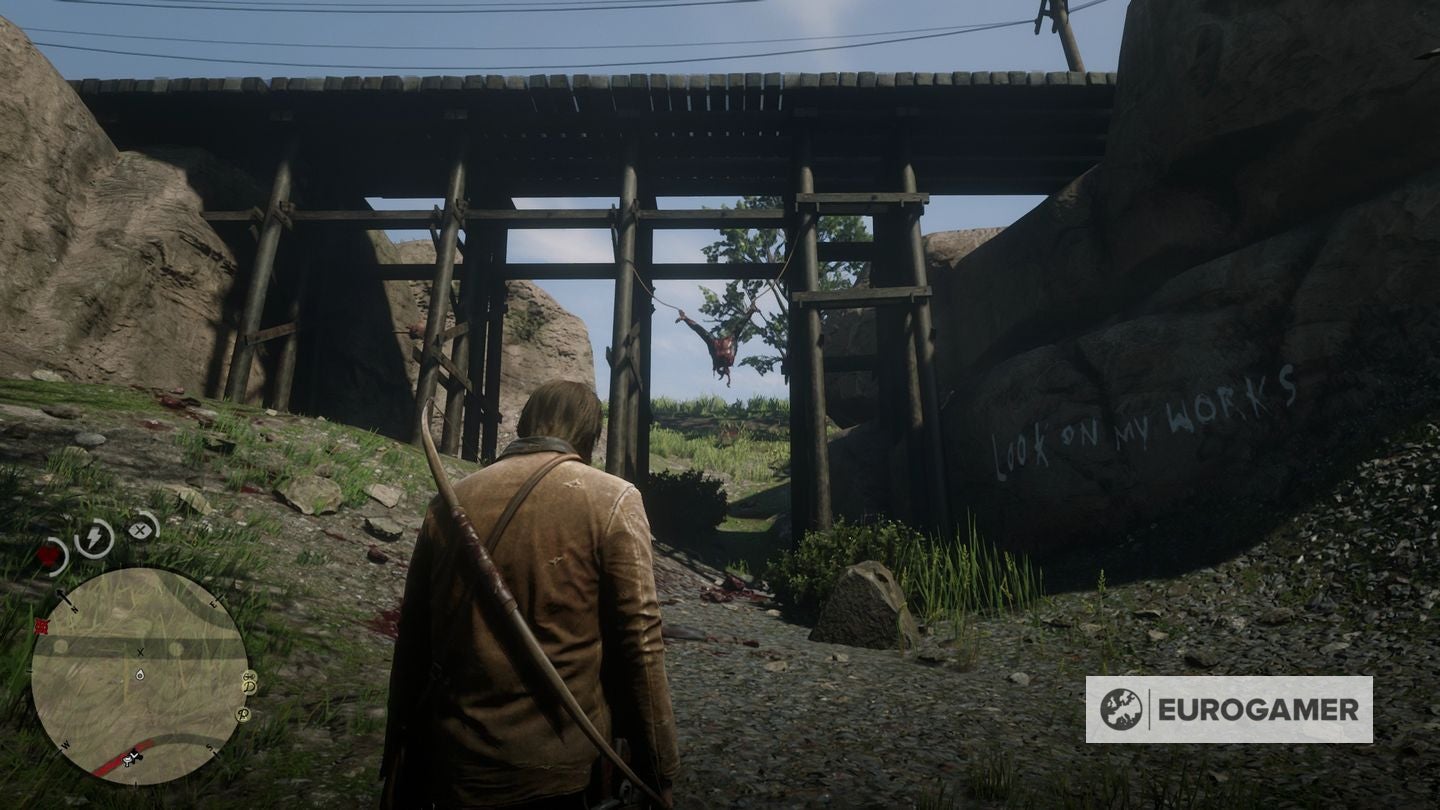
Task: Click the N compass letter on the minimap
Action: coord(73,609)
